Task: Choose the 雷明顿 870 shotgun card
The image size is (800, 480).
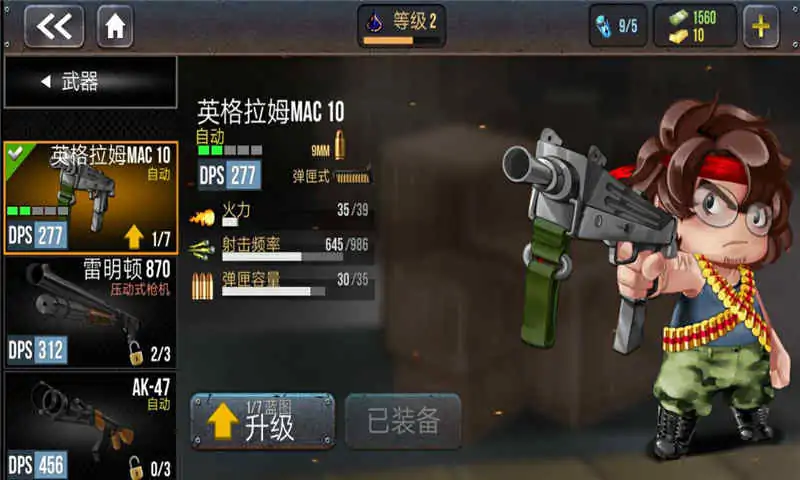Action: pyautogui.click(x=90, y=311)
